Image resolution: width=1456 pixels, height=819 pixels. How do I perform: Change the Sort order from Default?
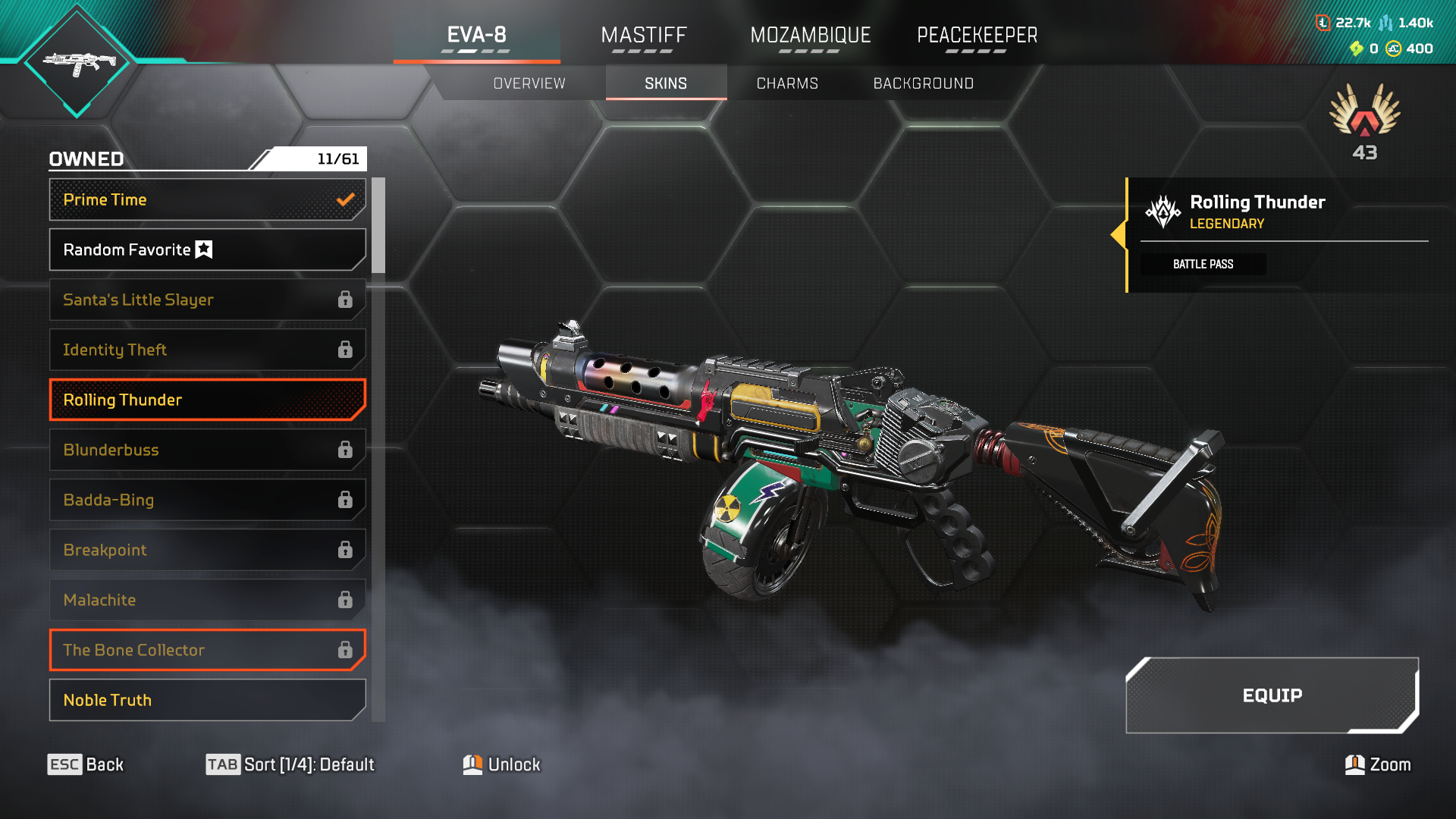[x=290, y=764]
